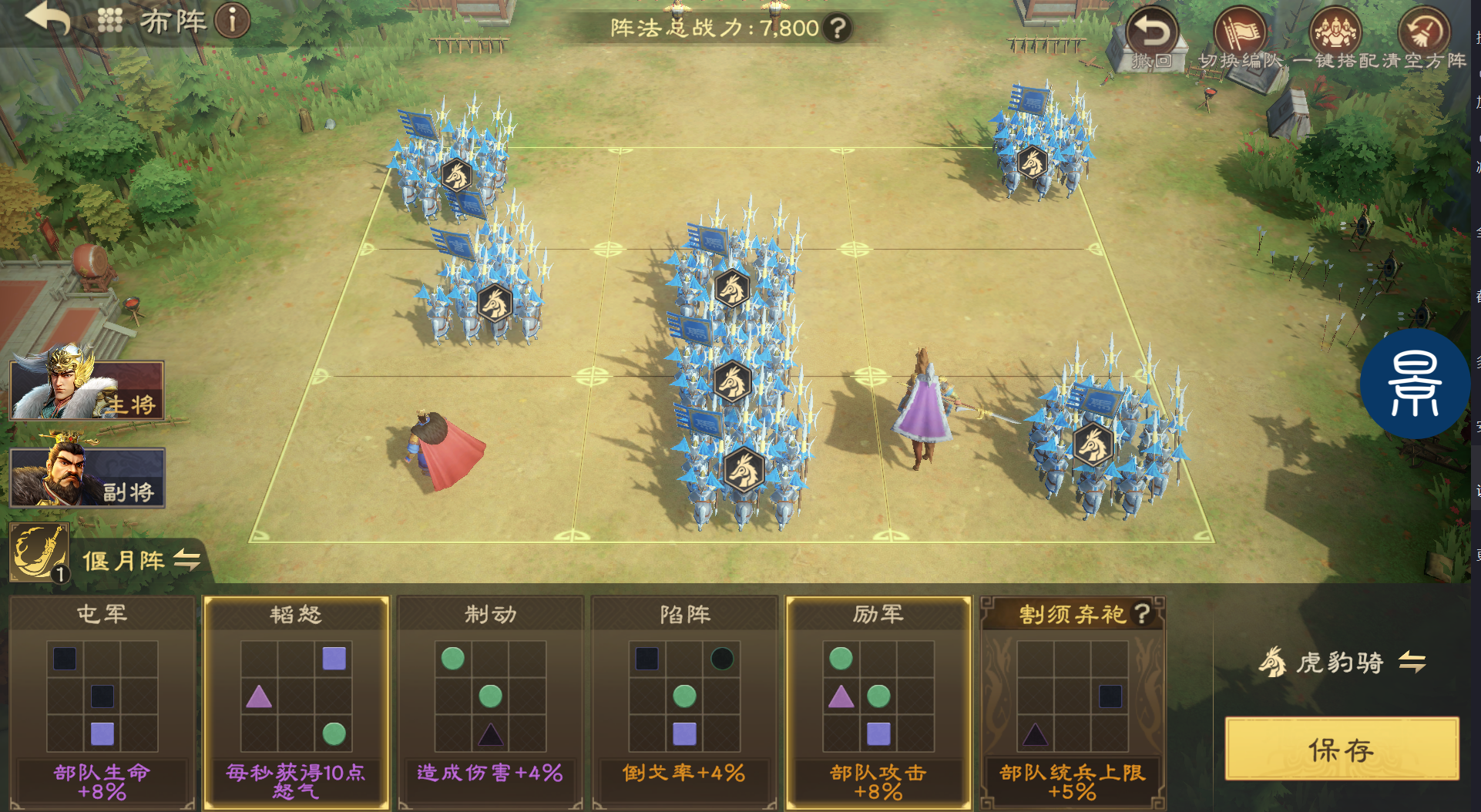Open the 阵法总战力 question mark help
1481x812 pixels.
click(x=837, y=29)
